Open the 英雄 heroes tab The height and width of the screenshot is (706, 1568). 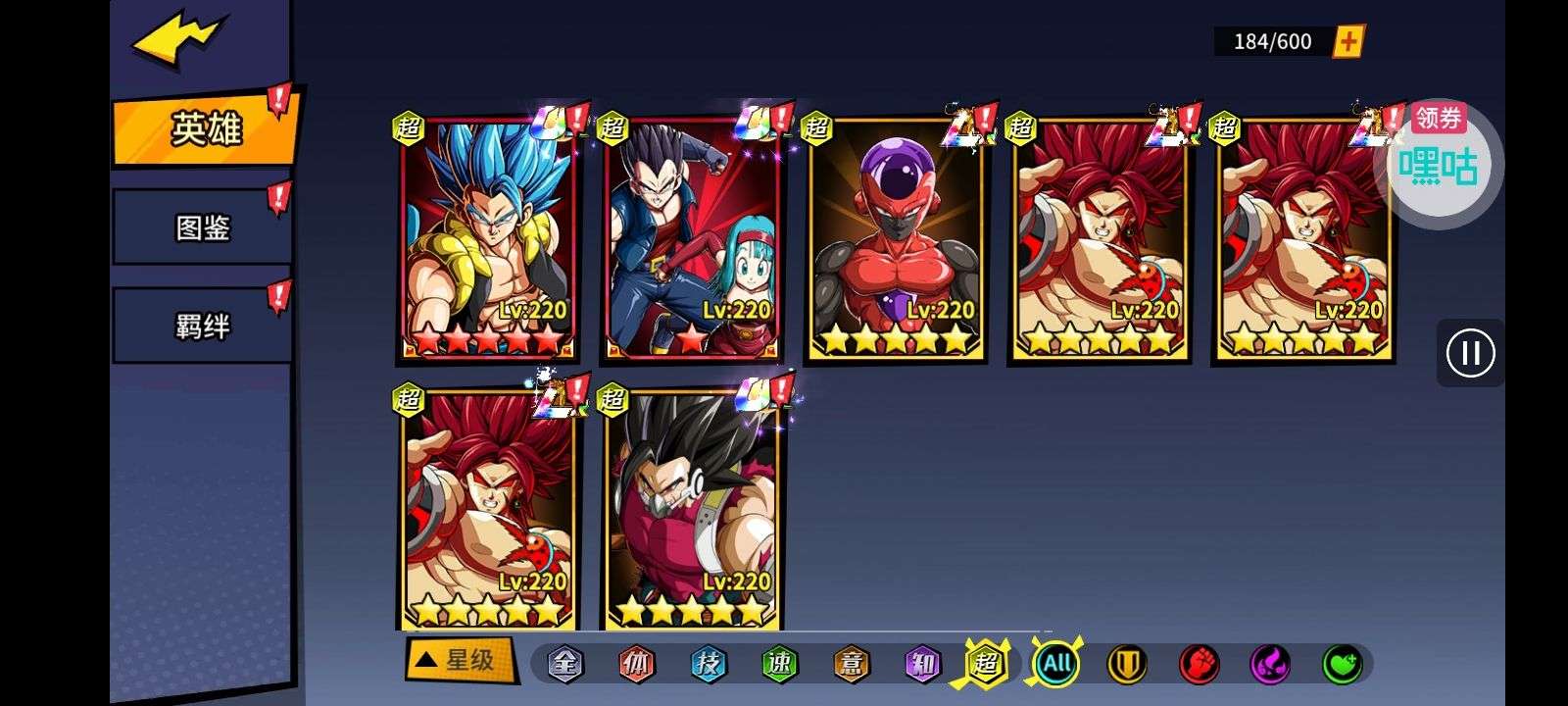click(206, 129)
